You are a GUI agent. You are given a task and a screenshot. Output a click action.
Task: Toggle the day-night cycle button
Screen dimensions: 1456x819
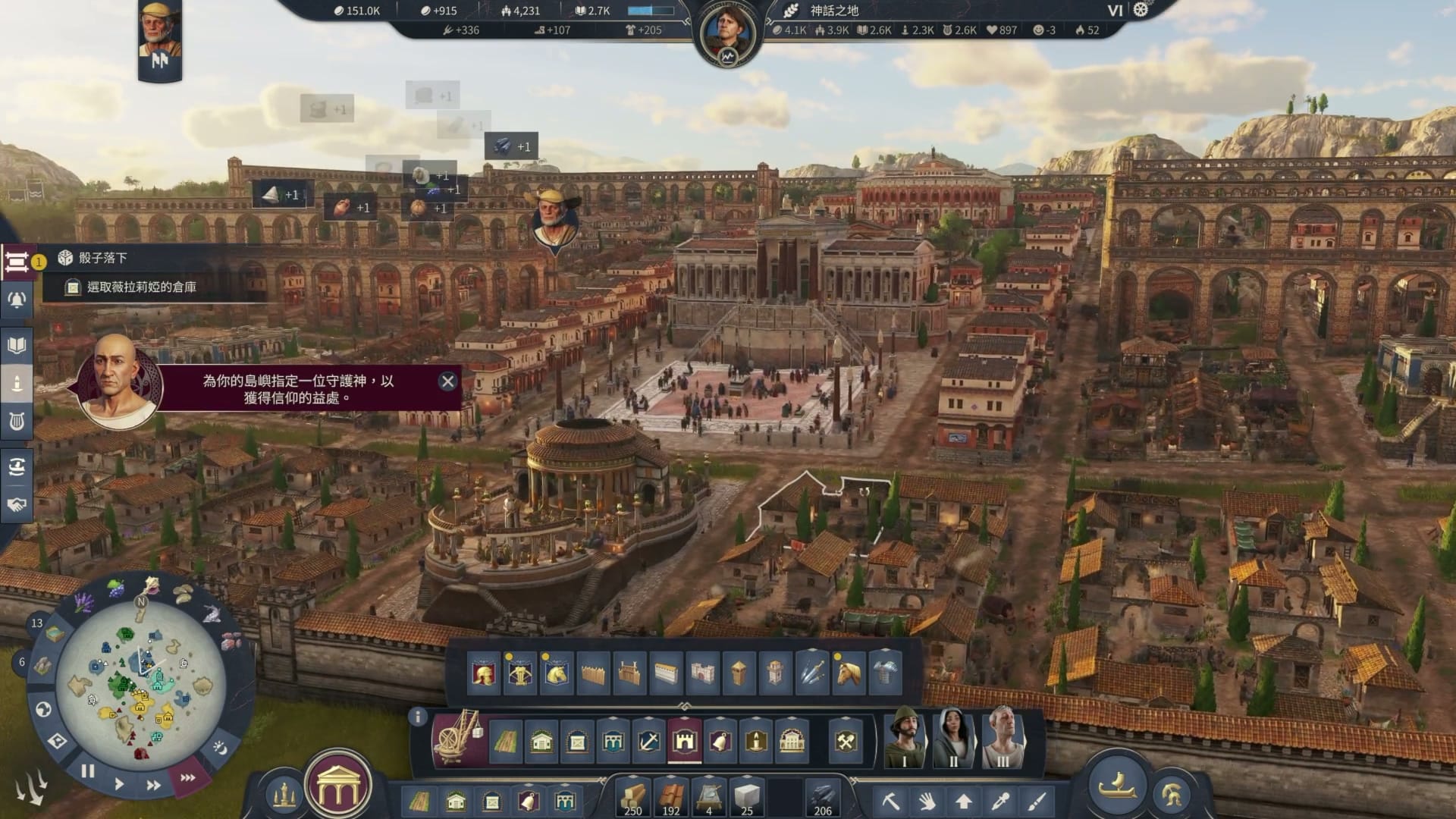point(220,748)
